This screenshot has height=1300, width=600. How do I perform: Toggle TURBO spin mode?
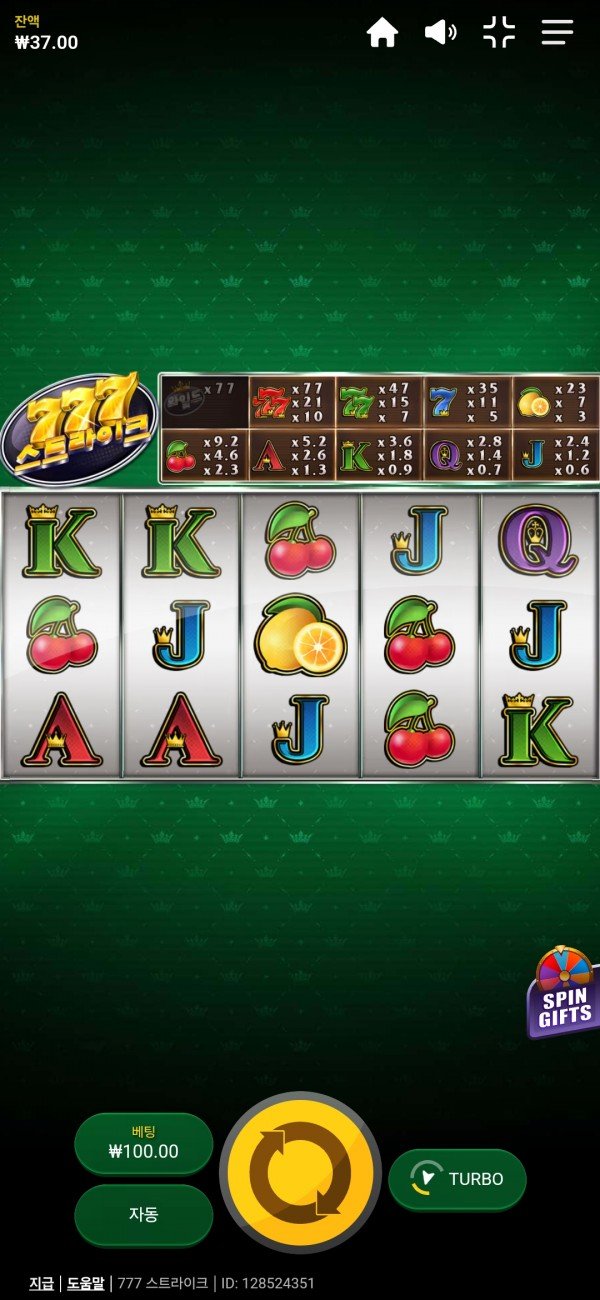[457, 1179]
